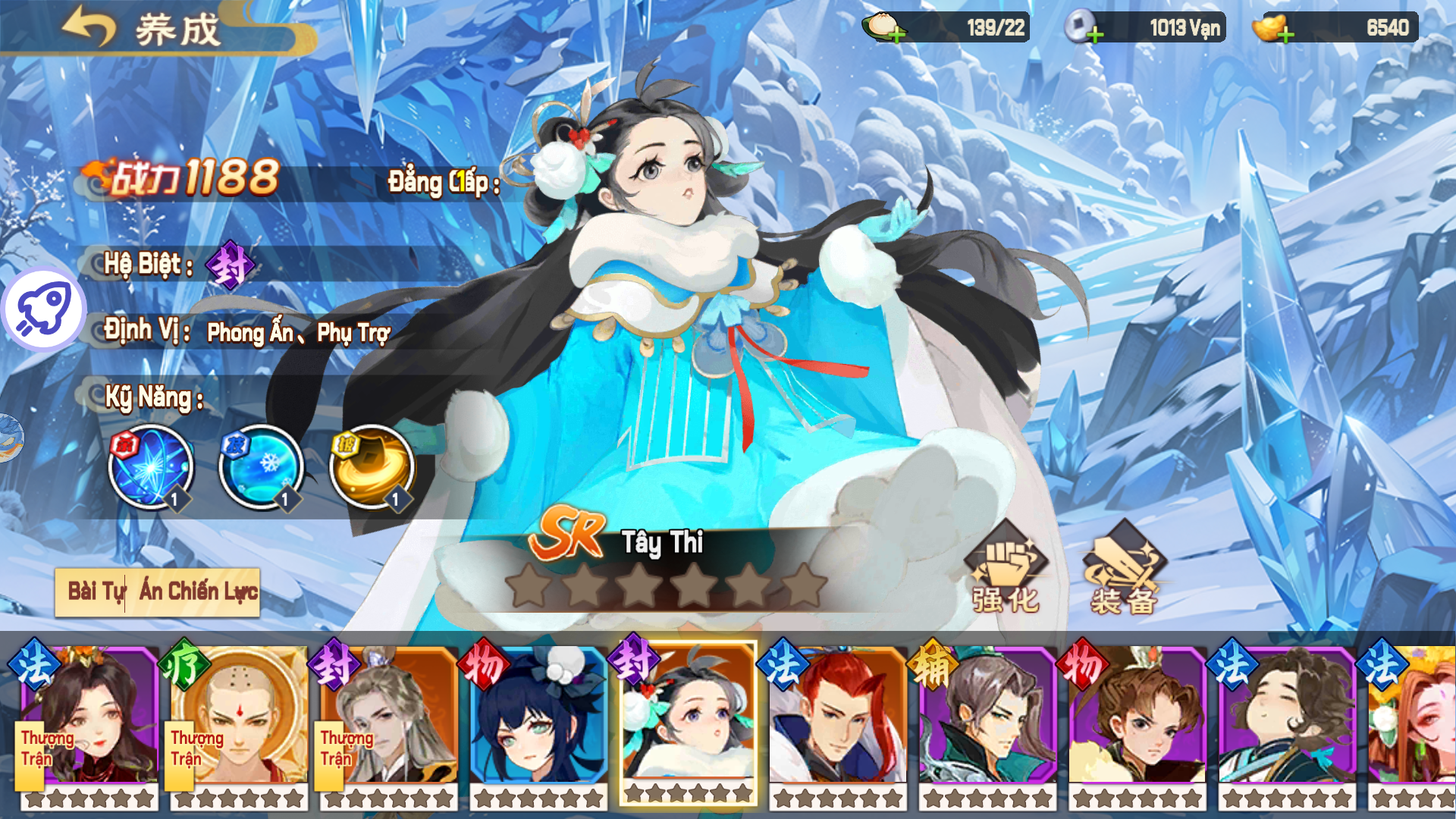
Task: Select the brown-haired physical hero portrait
Action: [1137, 717]
